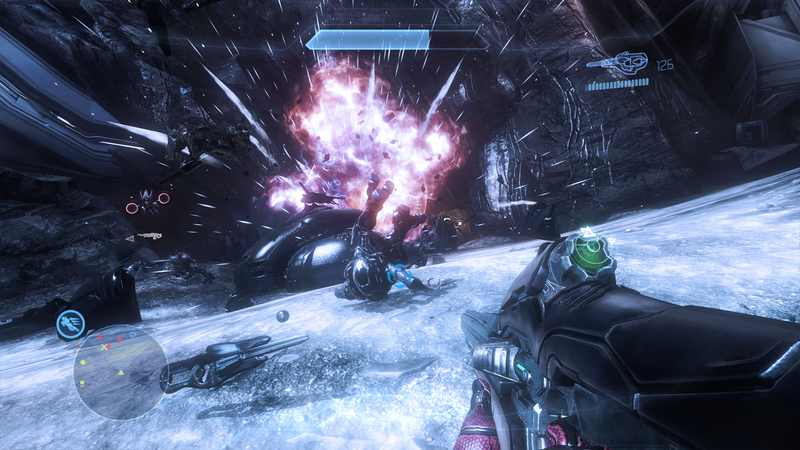Select the equipped weapon icon
Screen dimensions: 800x450
tap(618, 62)
